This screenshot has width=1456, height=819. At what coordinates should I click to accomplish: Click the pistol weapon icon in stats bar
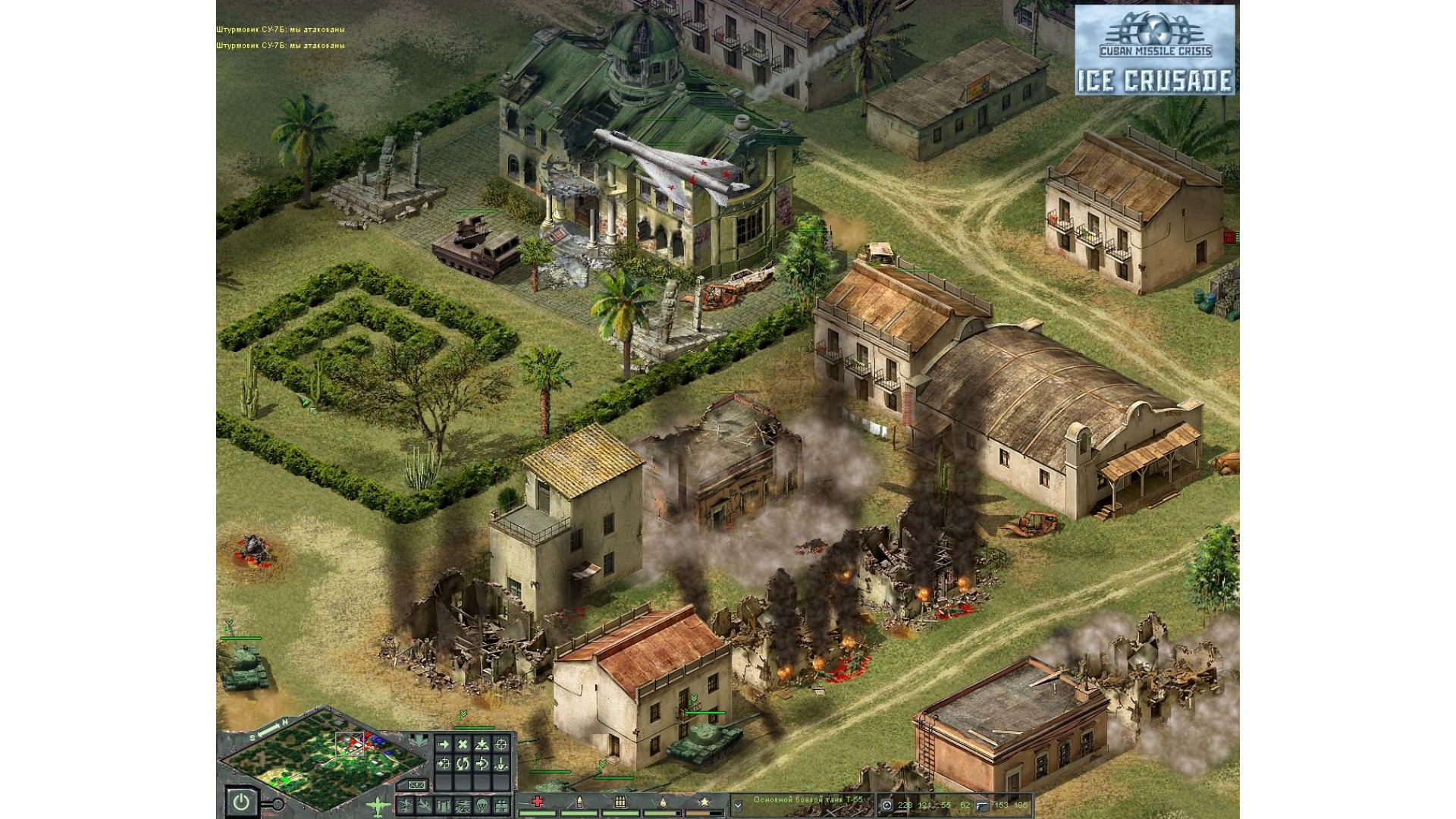pyautogui.click(x=983, y=805)
